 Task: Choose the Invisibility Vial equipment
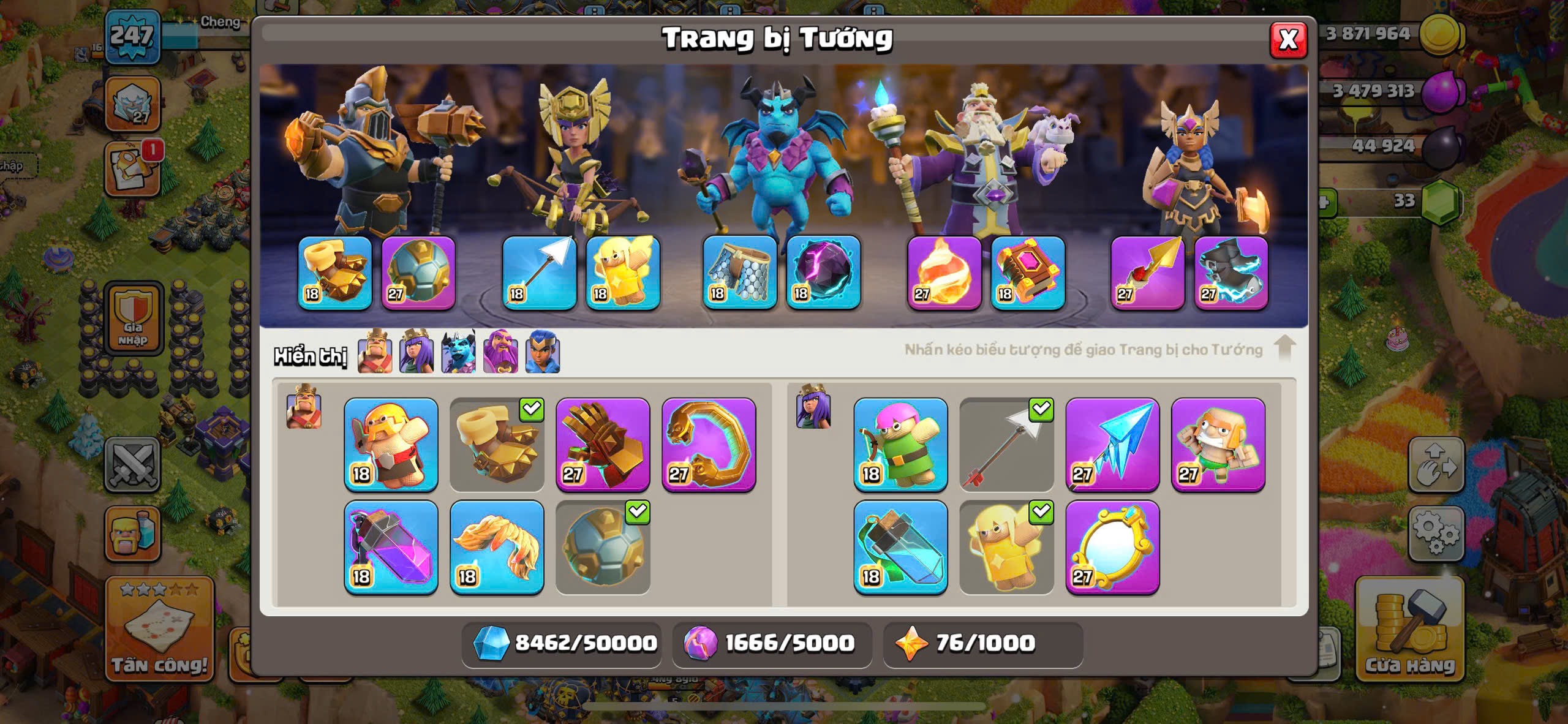(900, 548)
